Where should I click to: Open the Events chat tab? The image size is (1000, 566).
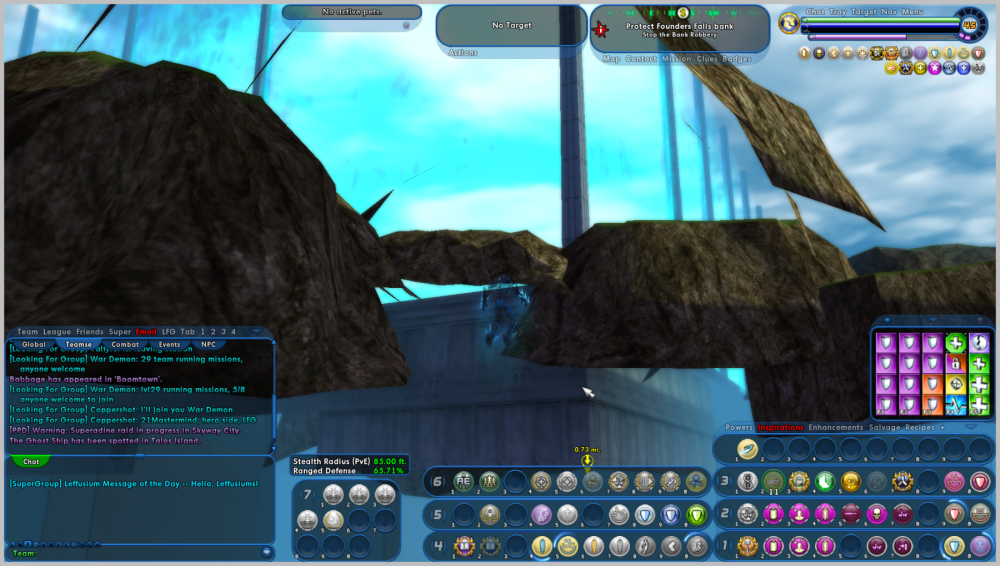click(169, 344)
